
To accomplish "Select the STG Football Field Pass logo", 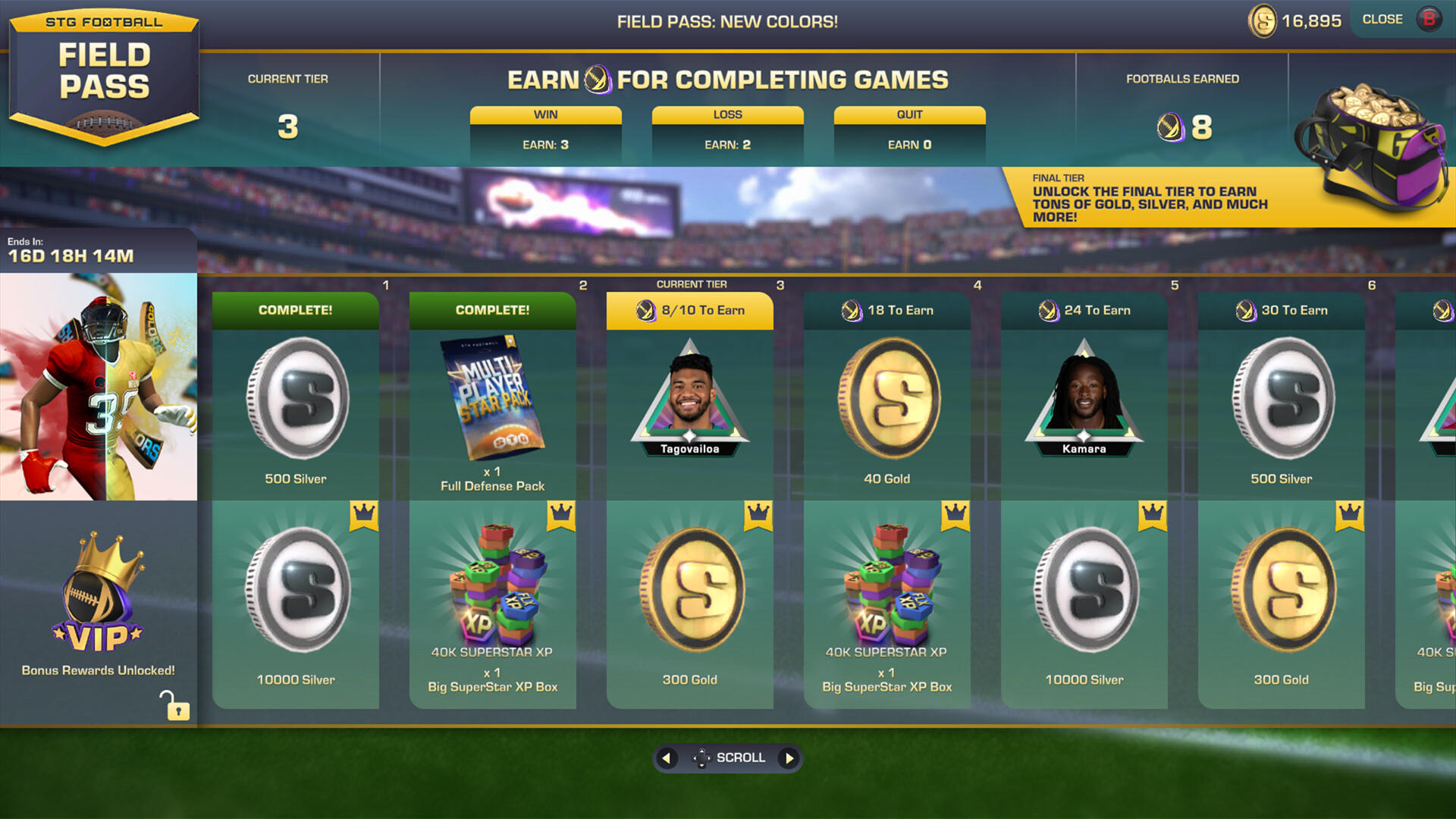I will pyautogui.click(x=104, y=76).
